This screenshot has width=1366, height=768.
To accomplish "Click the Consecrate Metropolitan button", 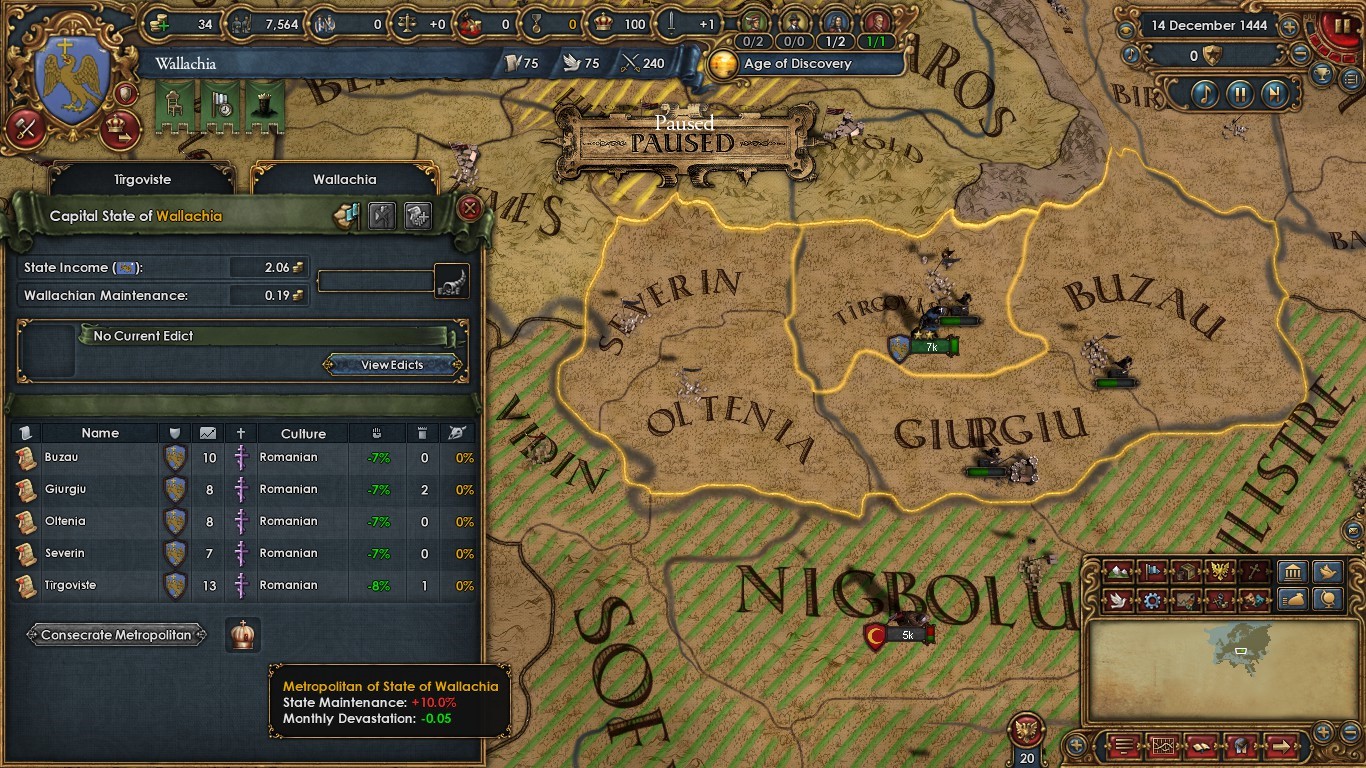I will tap(116, 634).
